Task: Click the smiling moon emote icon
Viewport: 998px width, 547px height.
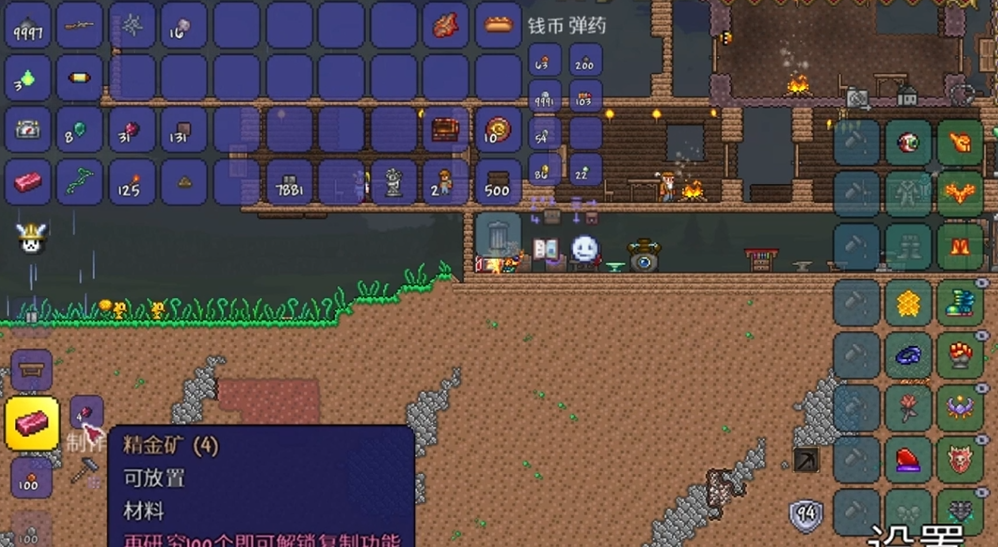Action: (584, 248)
